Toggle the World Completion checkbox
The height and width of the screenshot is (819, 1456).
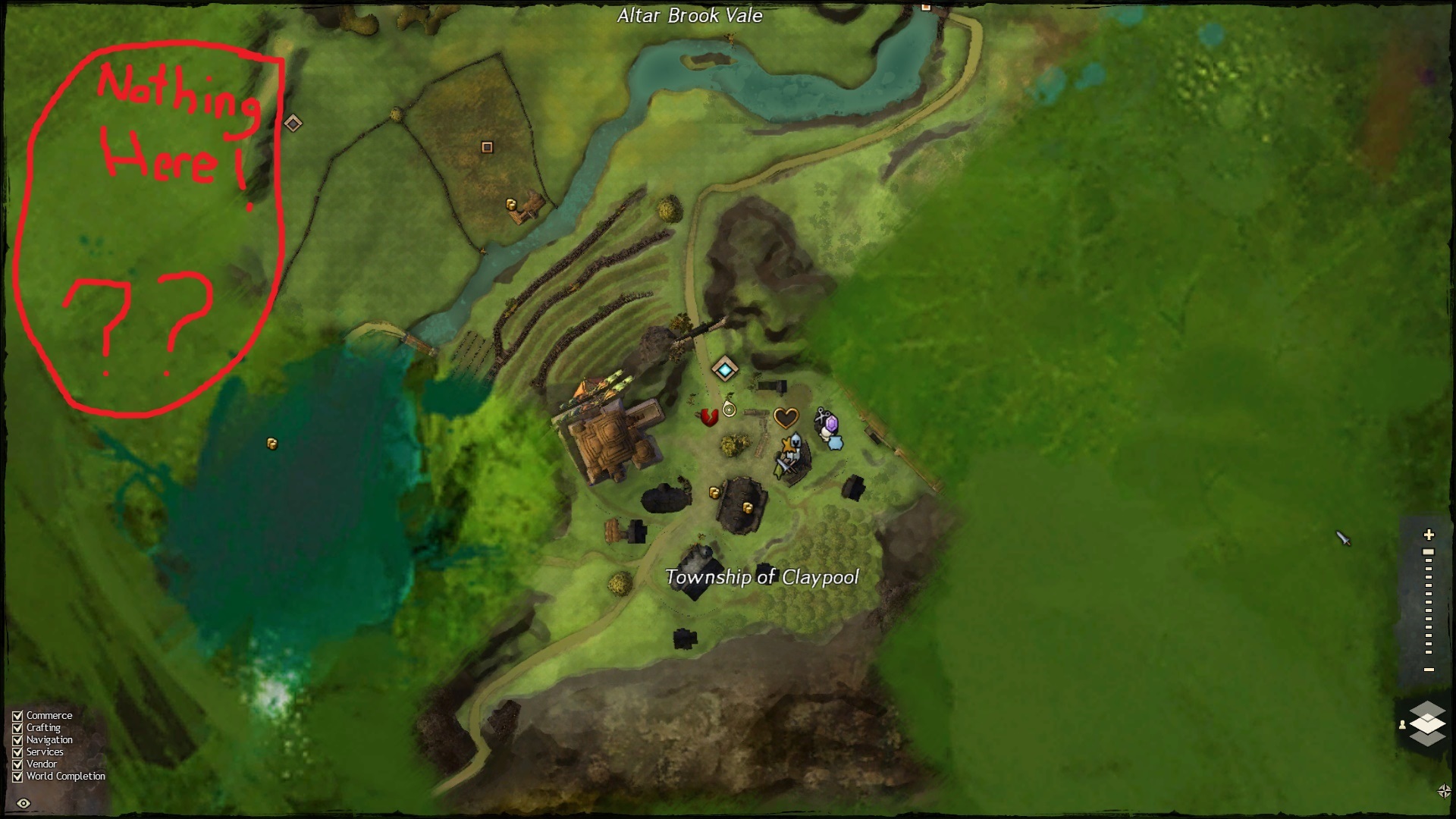tap(17, 777)
